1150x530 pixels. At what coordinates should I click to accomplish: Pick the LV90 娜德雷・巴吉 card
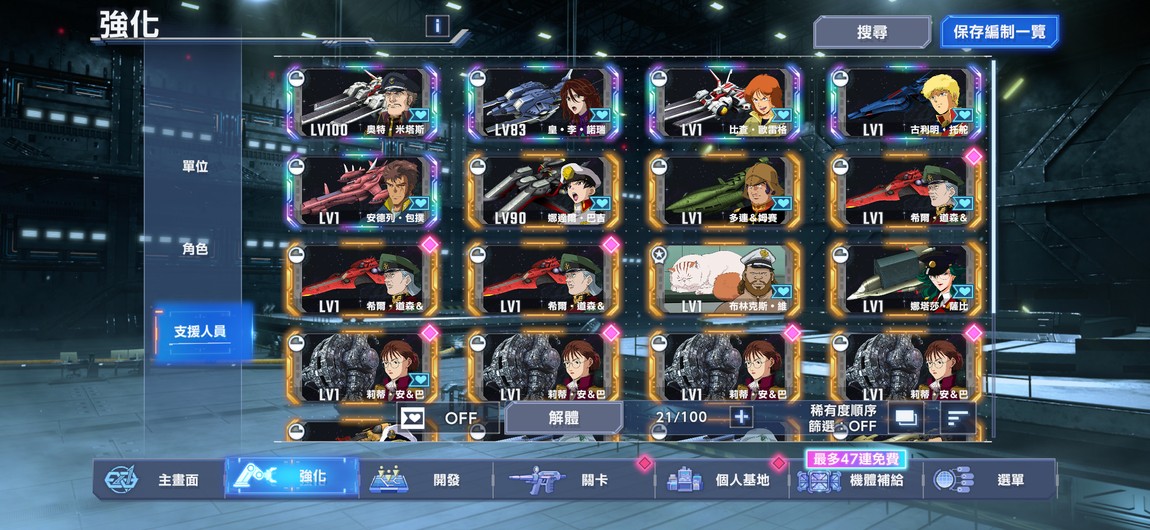click(x=543, y=192)
